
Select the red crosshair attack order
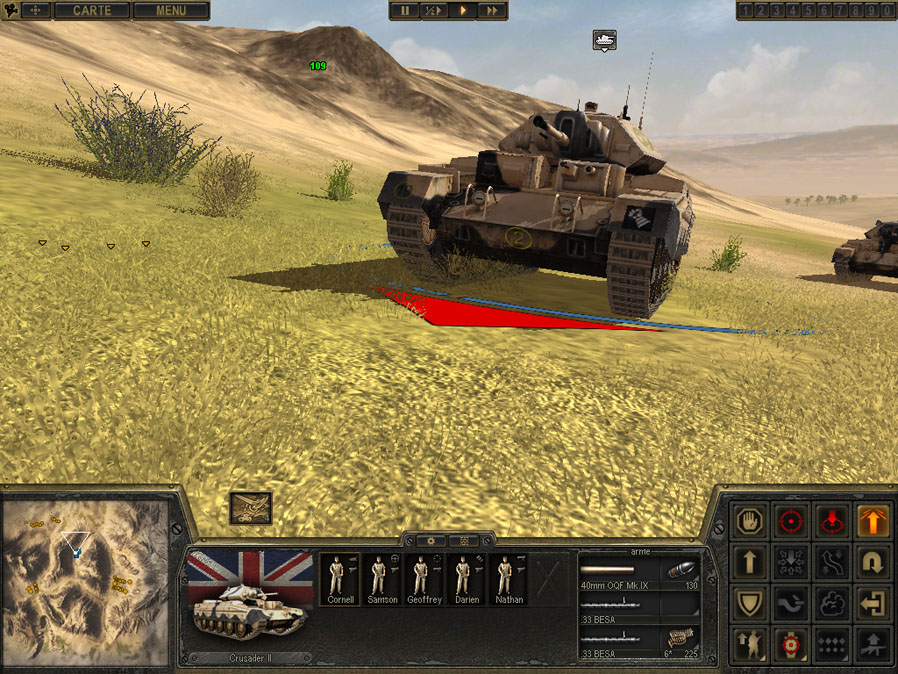point(792,521)
